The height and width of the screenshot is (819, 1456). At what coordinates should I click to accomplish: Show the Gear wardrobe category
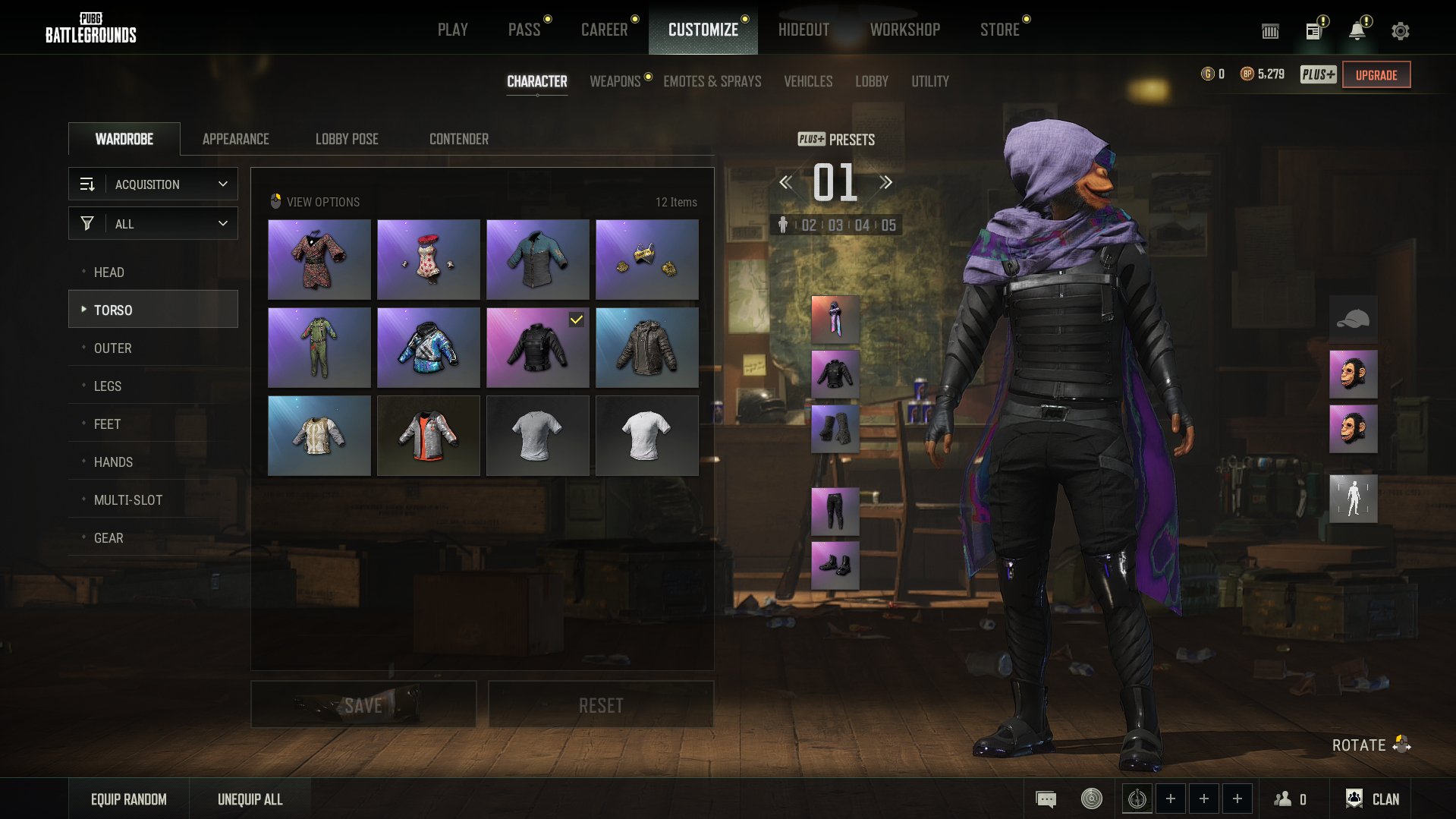coord(108,537)
